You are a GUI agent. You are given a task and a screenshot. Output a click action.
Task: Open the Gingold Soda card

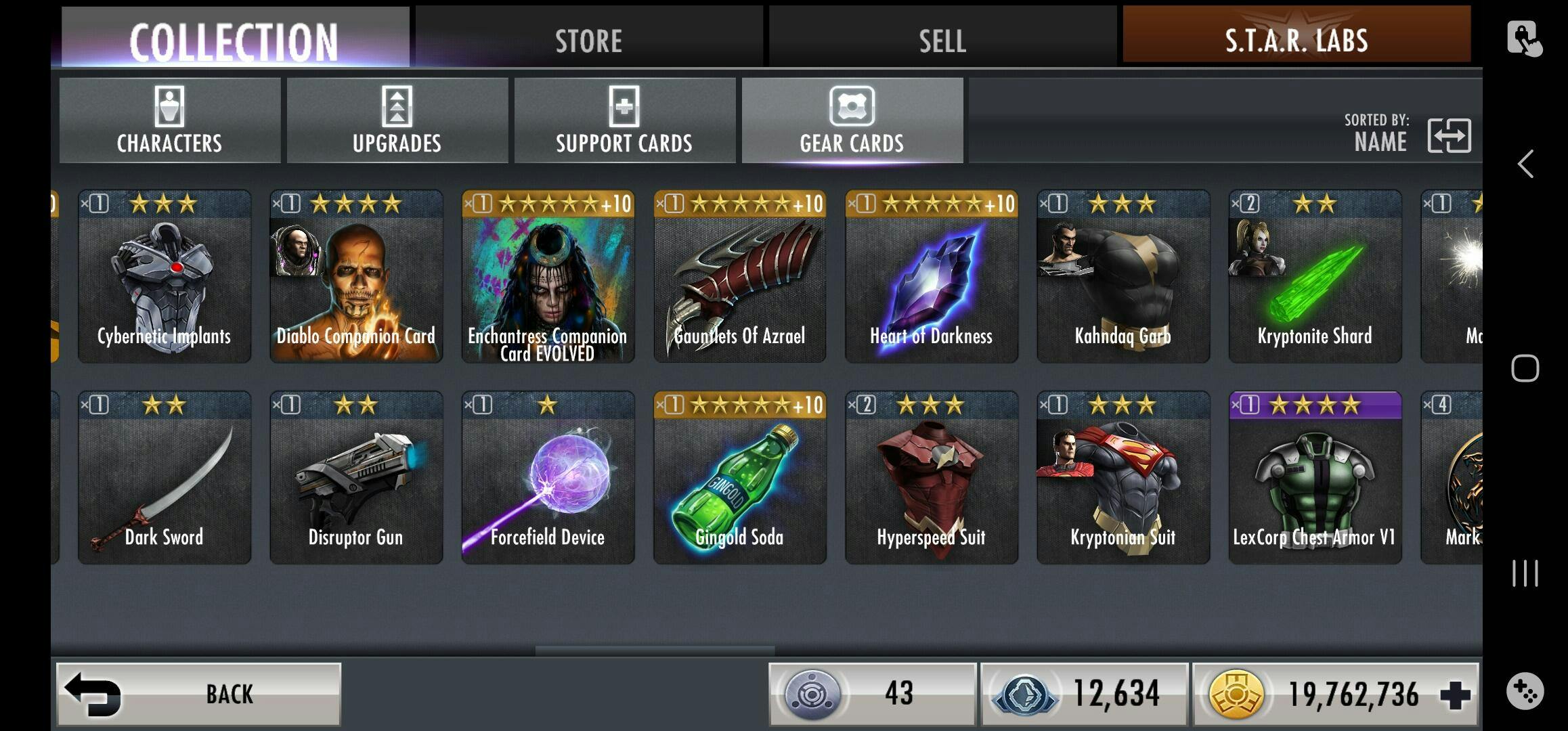point(739,478)
